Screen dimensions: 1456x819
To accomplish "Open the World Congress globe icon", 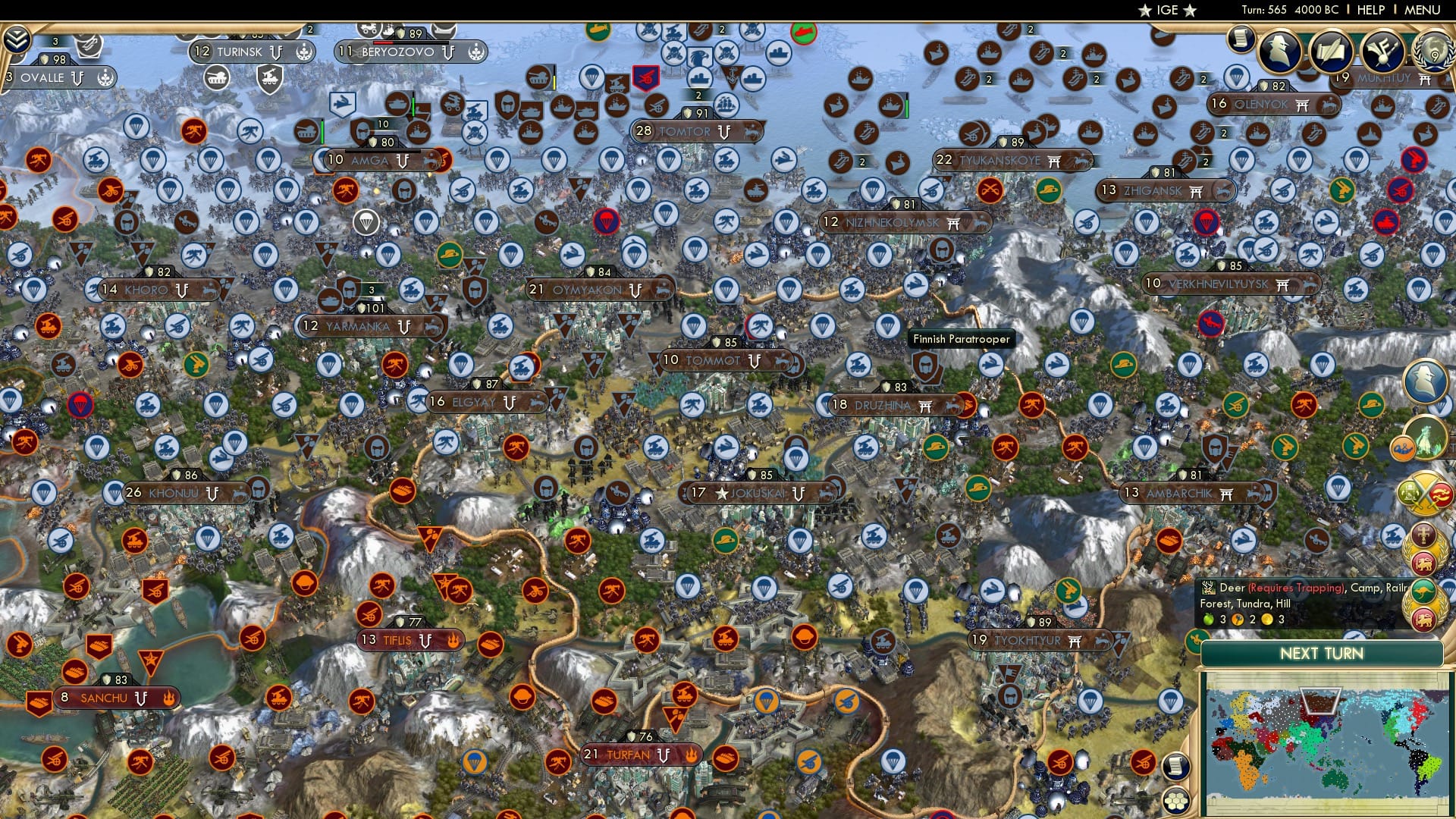I will 1434,53.
